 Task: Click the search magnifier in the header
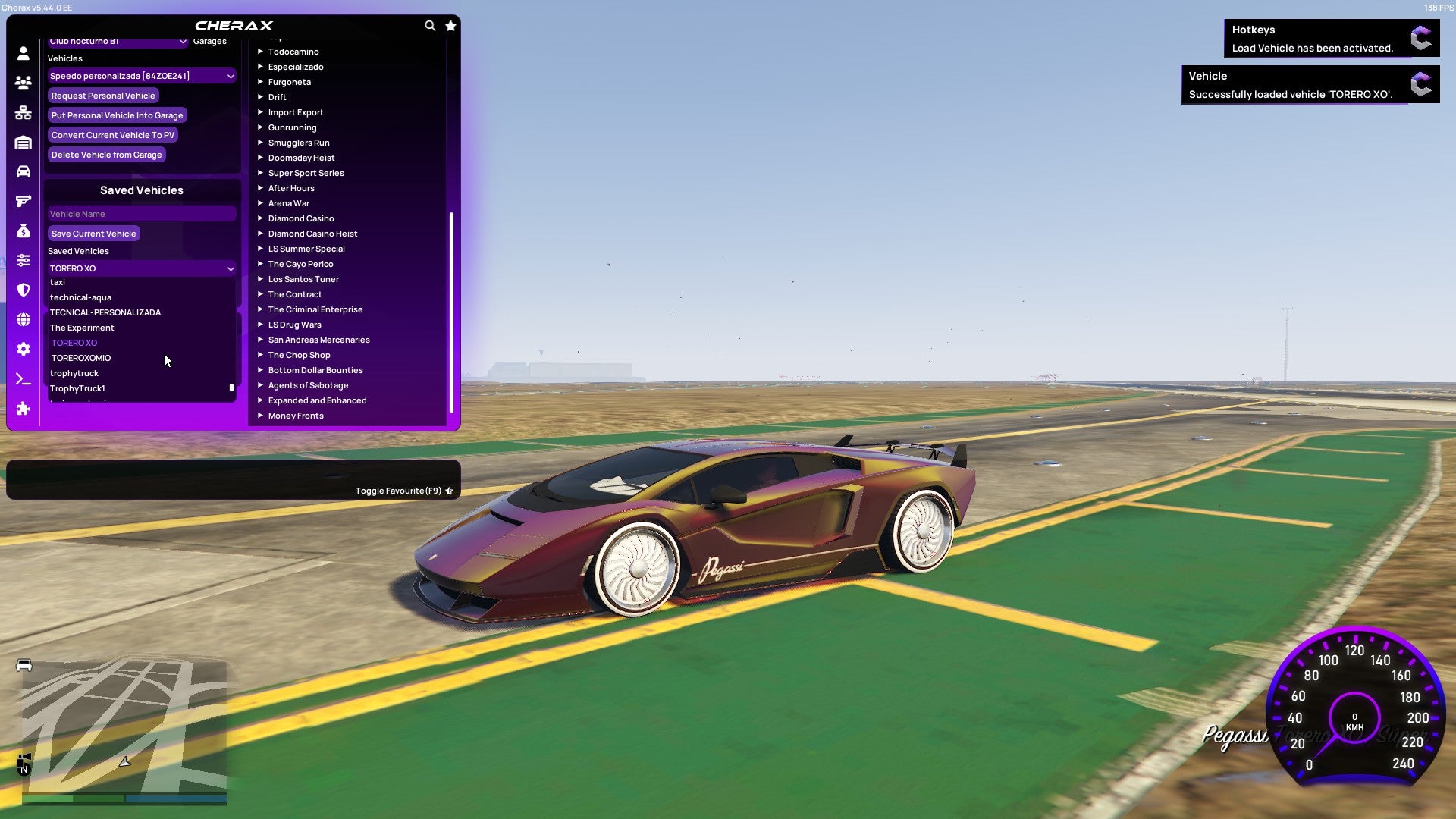(x=430, y=25)
